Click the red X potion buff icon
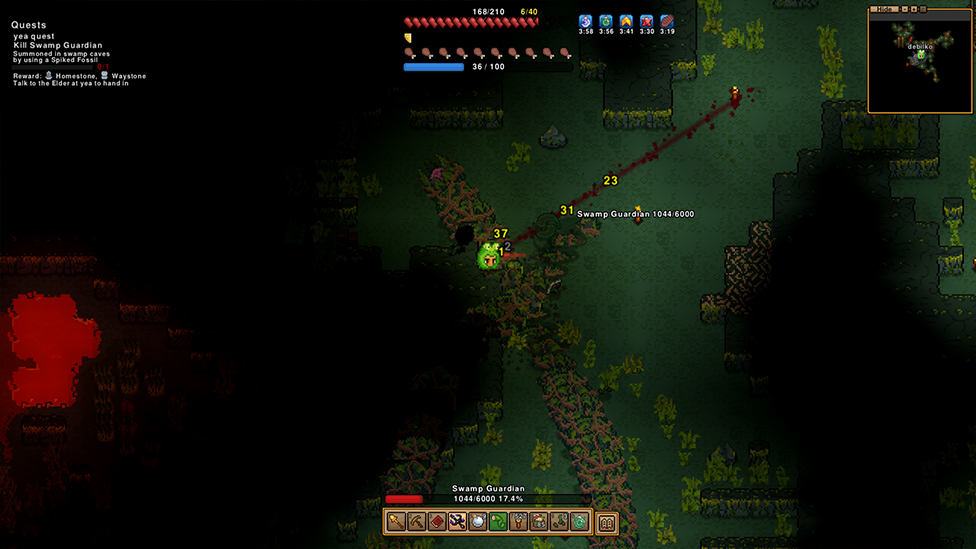The width and height of the screenshot is (976, 549). [x=647, y=21]
